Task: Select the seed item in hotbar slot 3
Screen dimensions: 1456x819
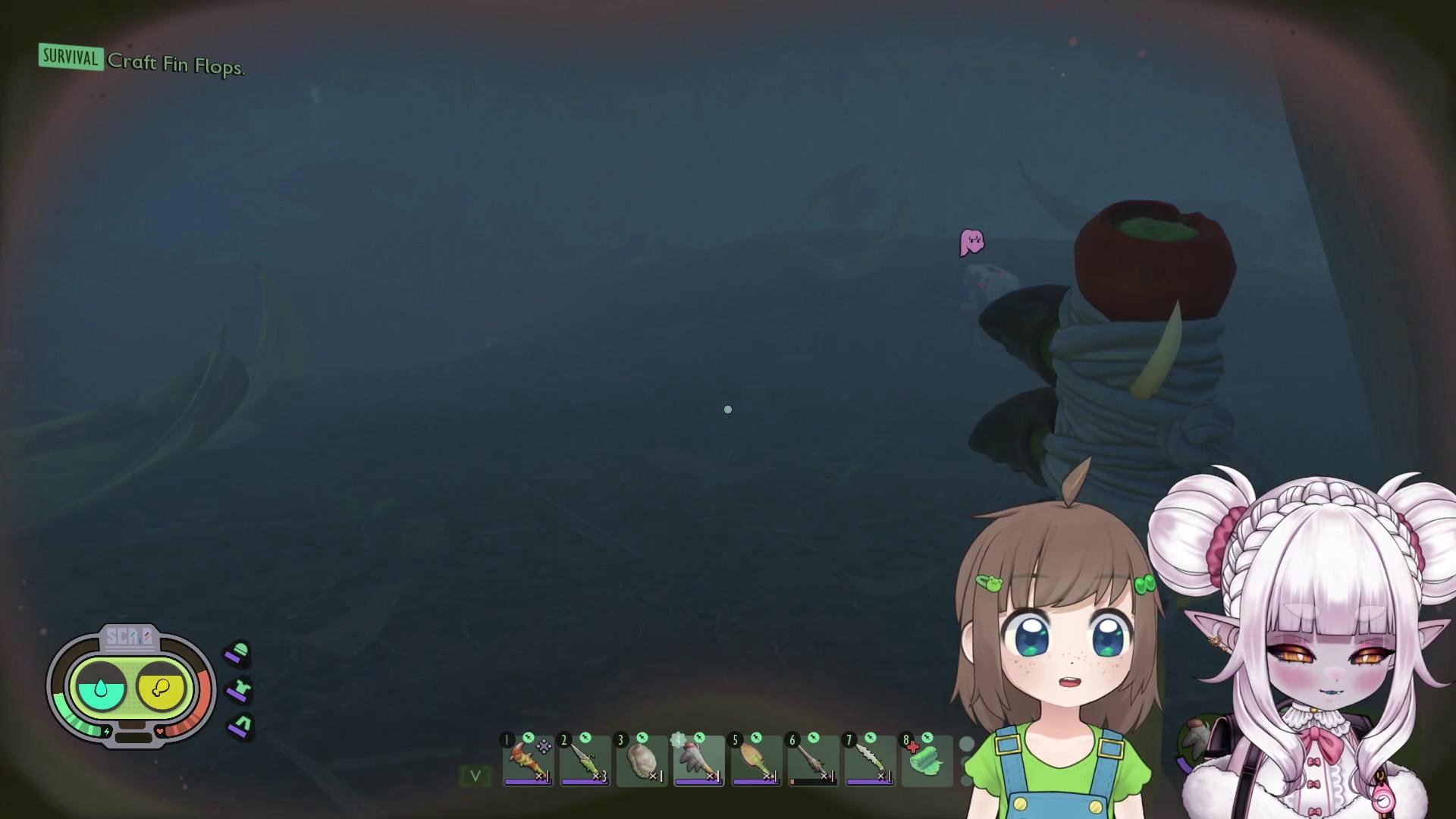Action: (642, 761)
